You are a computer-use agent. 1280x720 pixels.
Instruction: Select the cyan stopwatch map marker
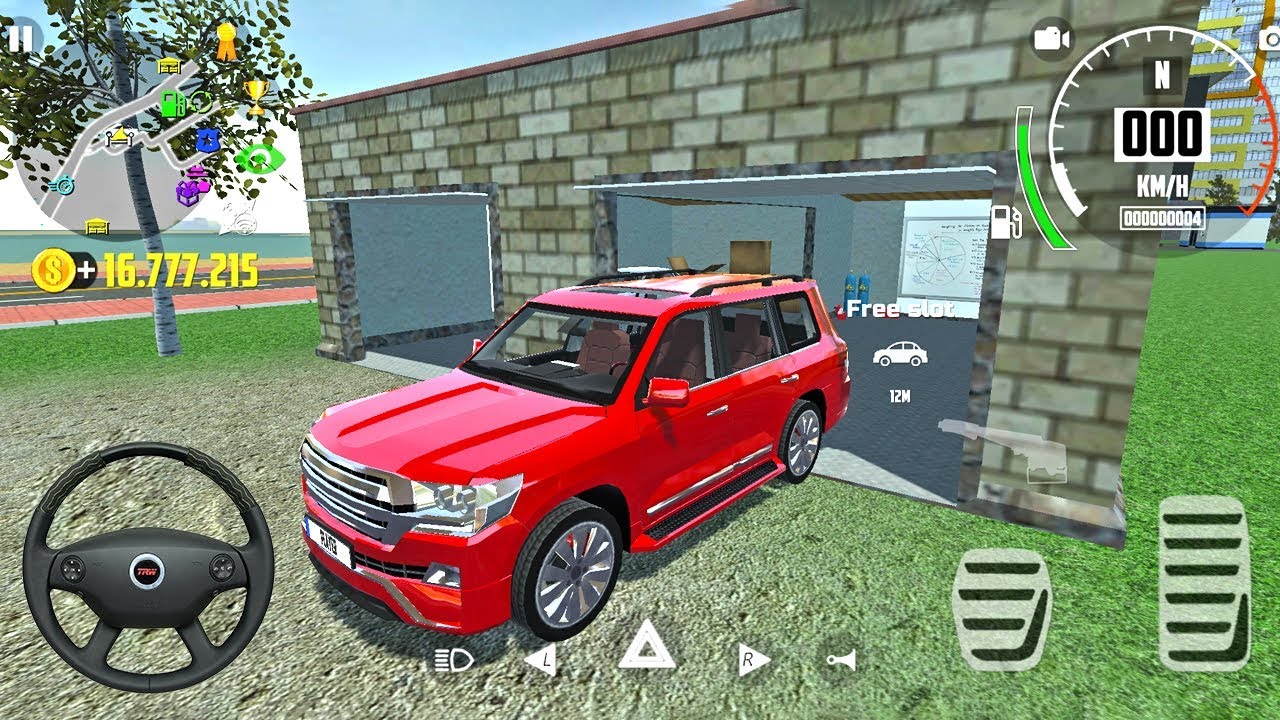point(62,184)
